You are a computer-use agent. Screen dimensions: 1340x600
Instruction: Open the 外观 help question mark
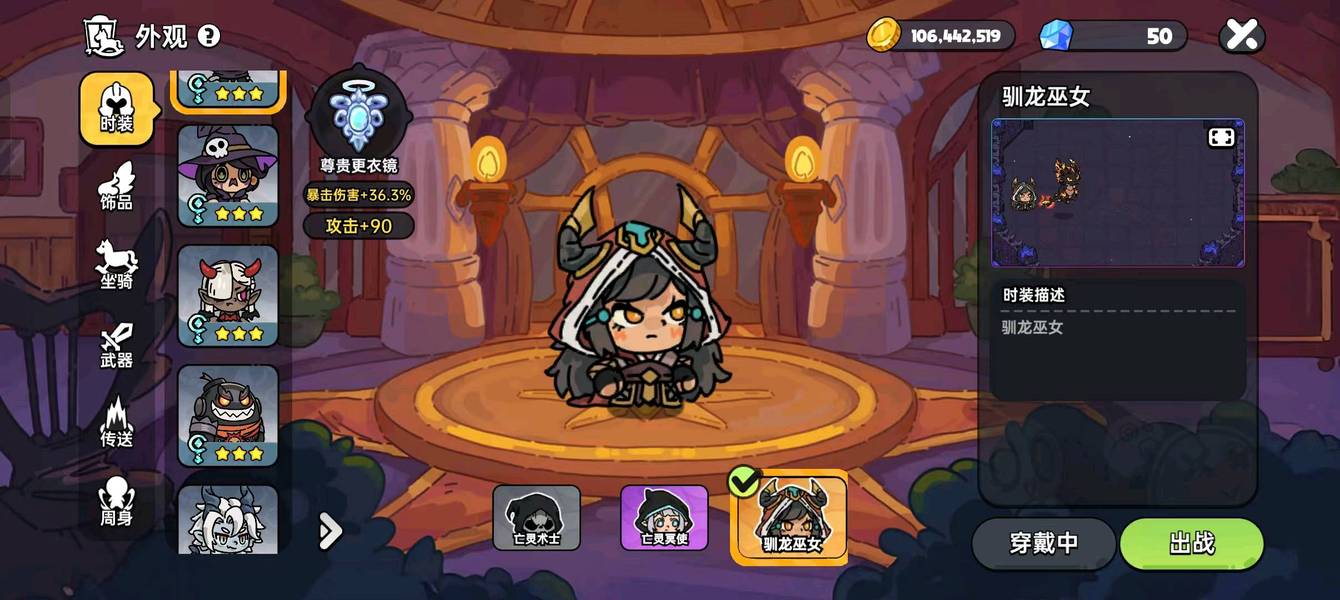208,36
